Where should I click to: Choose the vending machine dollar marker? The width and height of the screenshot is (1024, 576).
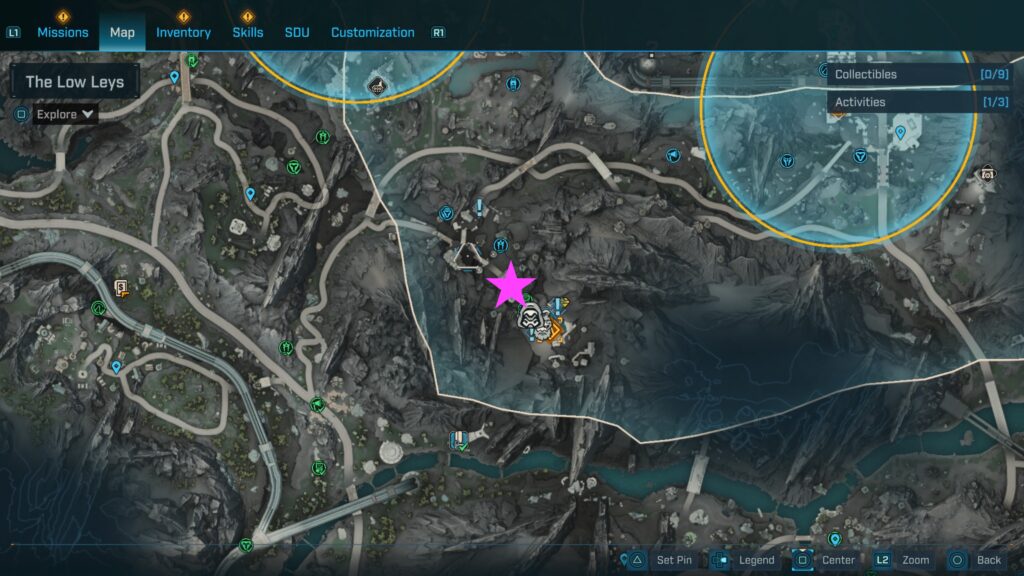122,290
